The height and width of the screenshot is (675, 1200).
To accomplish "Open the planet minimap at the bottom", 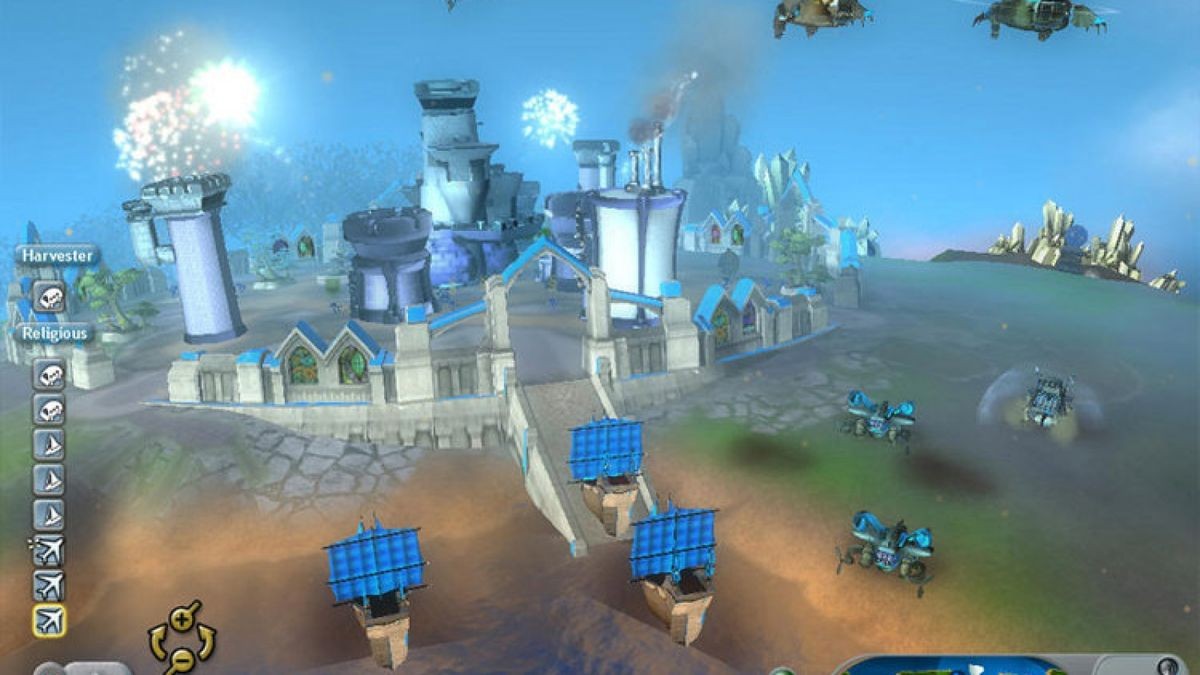I will click(x=958, y=664).
